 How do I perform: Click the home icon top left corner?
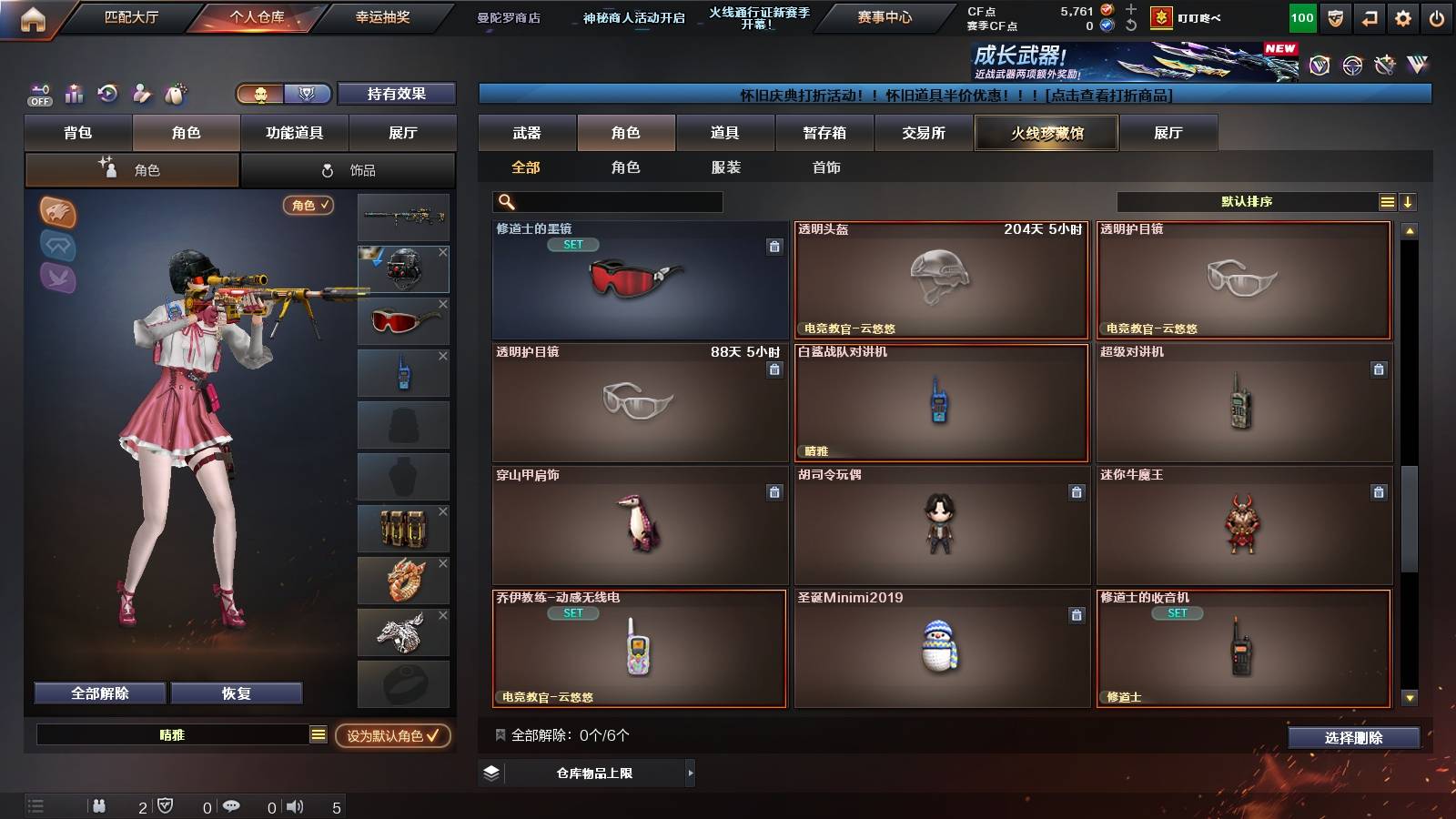[33, 16]
